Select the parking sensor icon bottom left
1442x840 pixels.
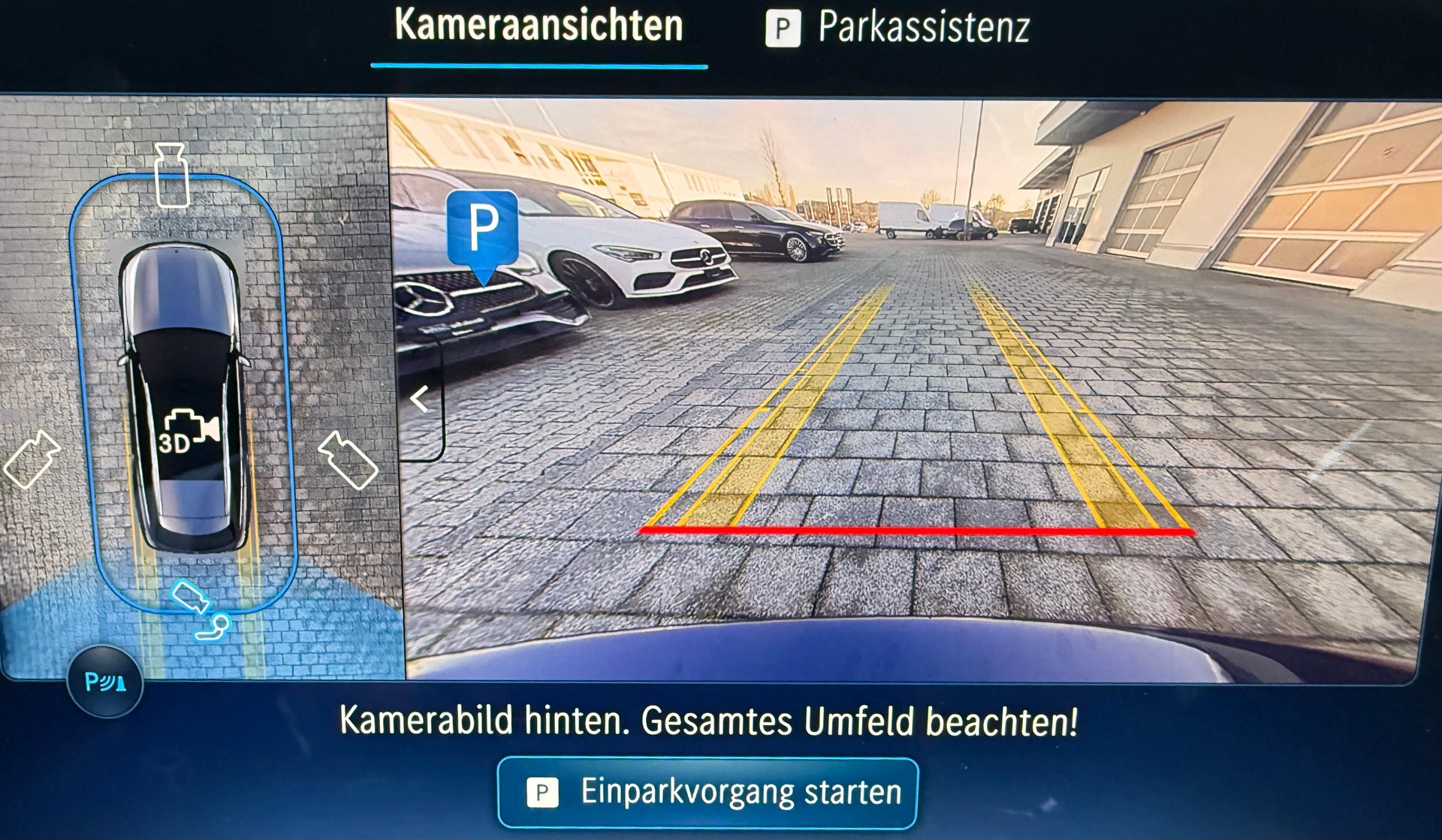pyautogui.click(x=104, y=680)
